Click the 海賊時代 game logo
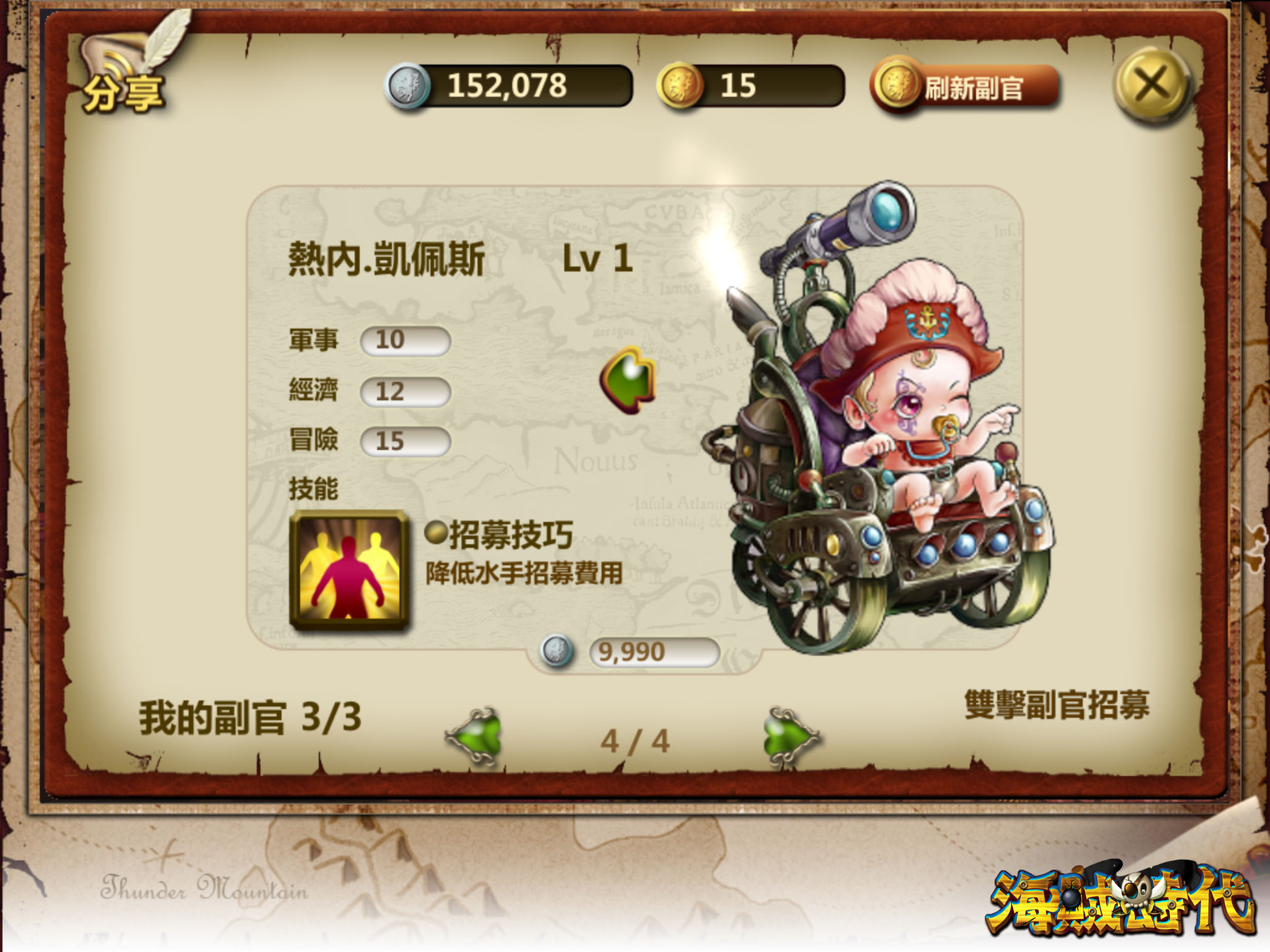The height and width of the screenshot is (952, 1270). click(1122, 902)
